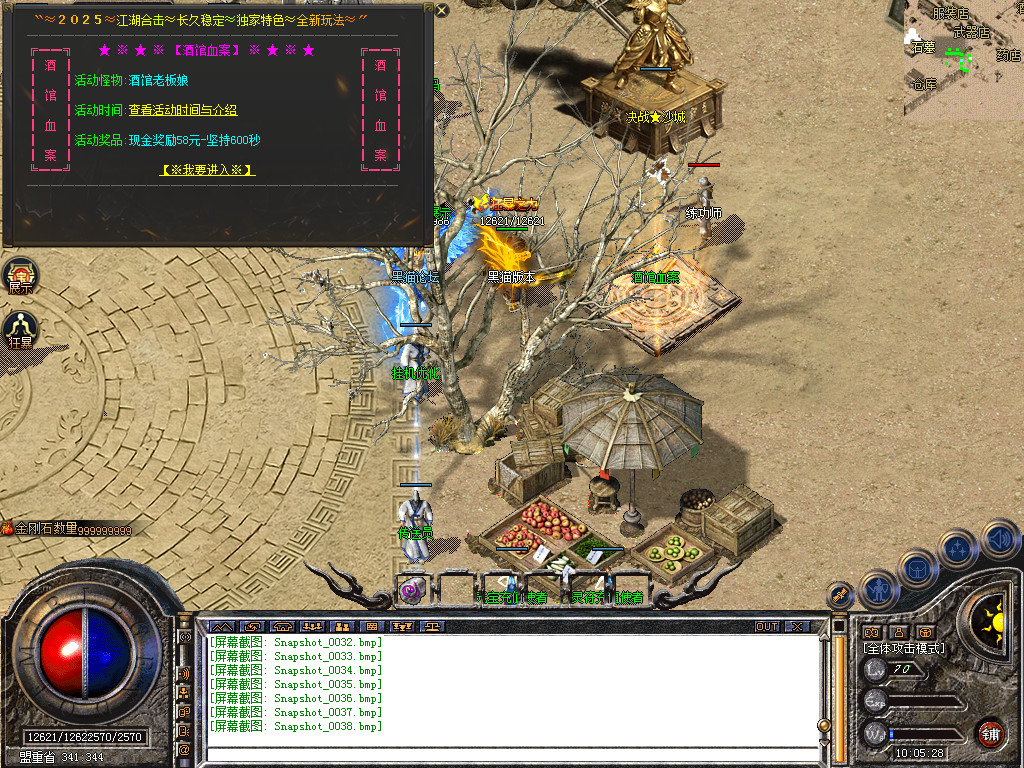Open the 查看活动时间与介绍 event info link
Screen dimensions: 1024x768
point(182,110)
